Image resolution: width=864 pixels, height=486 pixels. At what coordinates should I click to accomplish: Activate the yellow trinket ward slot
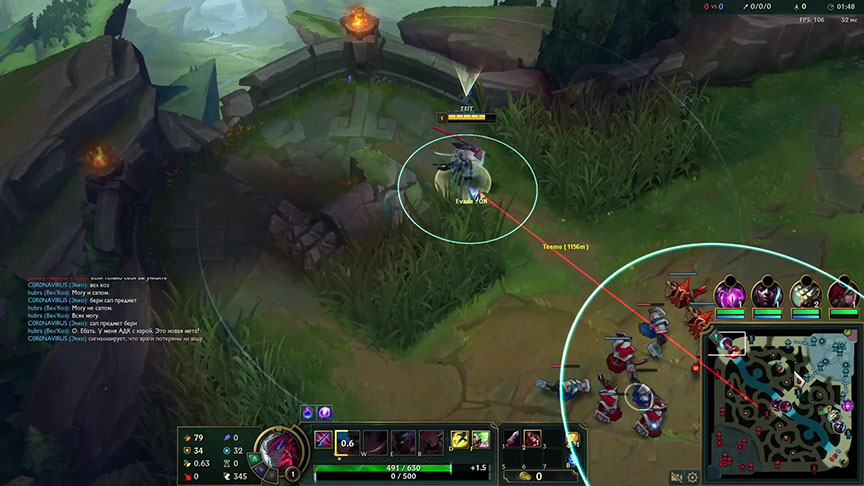pos(574,441)
